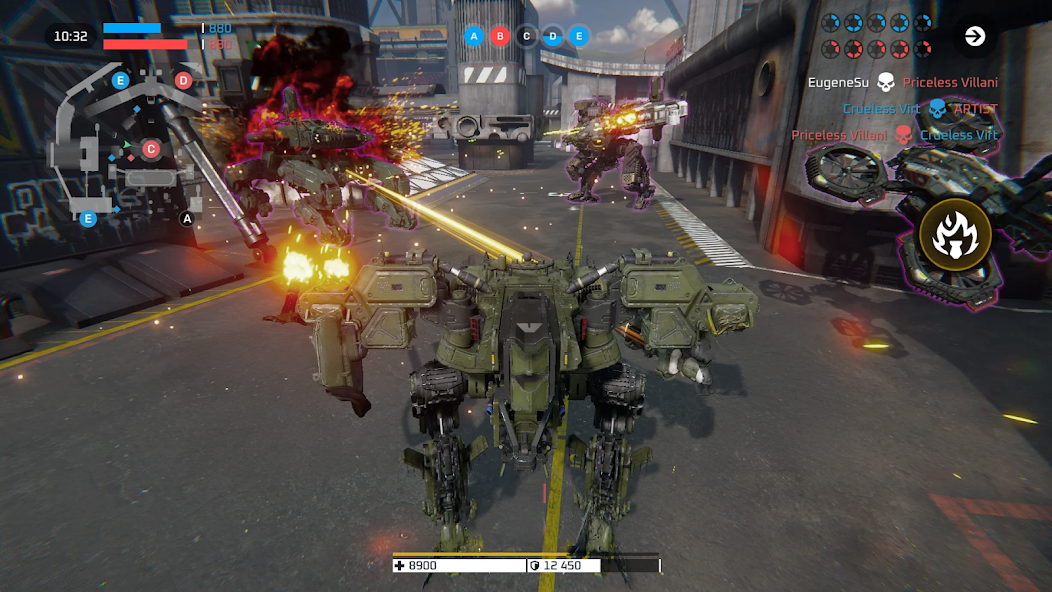Click the white arrow button beside team icons

pyautogui.click(x=974, y=37)
